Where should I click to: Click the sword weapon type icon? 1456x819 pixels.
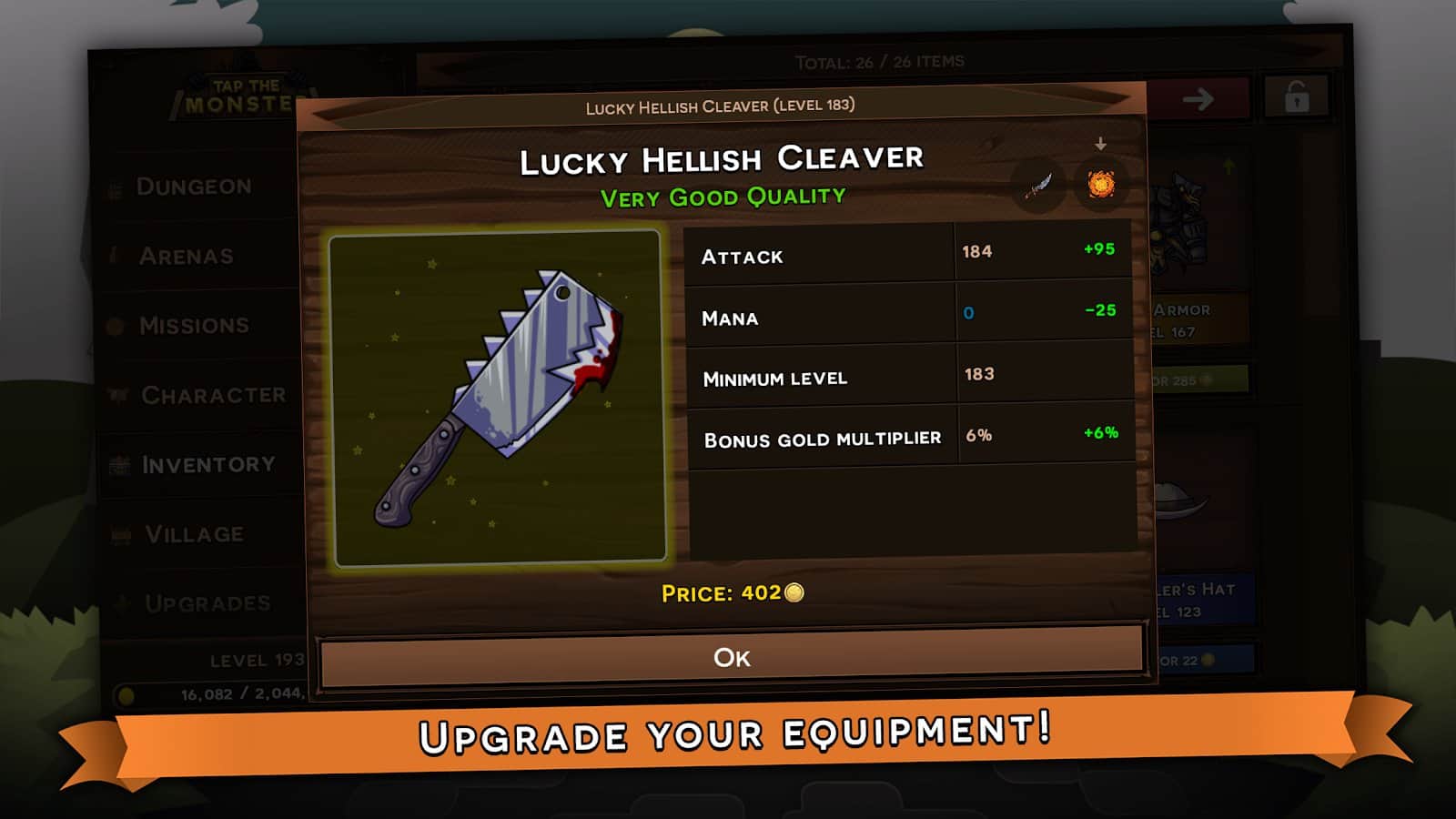tap(1038, 186)
